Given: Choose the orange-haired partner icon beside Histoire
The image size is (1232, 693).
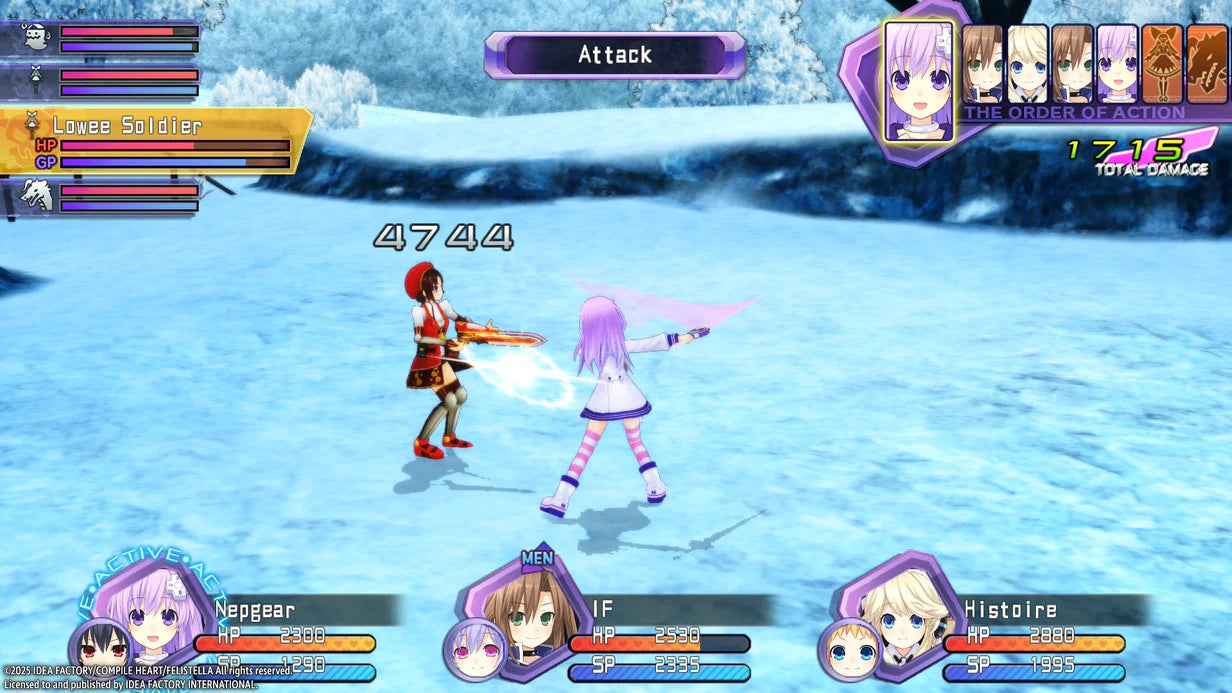Looking at the screenshot, I should (850, 650).
